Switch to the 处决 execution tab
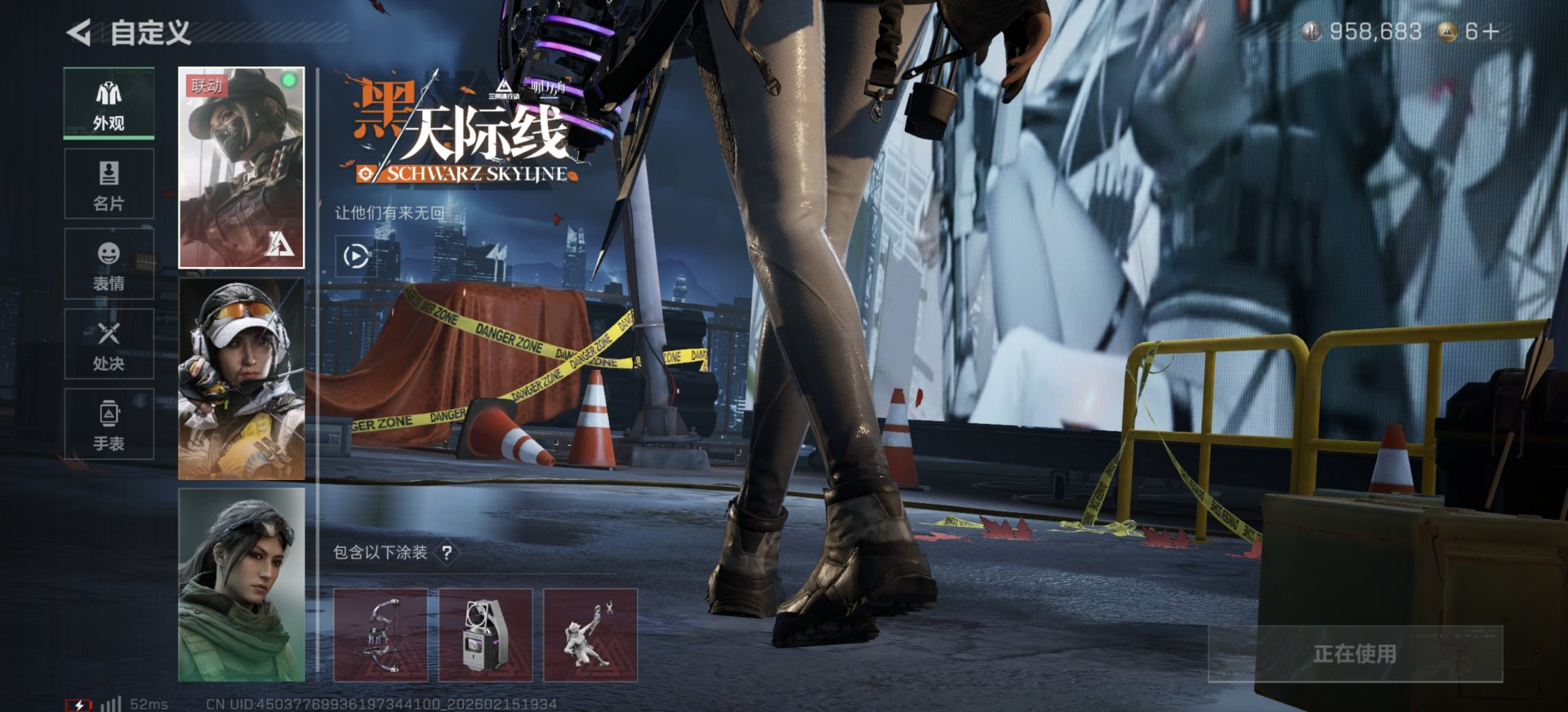1568x712 pixels. pos(109,344)
